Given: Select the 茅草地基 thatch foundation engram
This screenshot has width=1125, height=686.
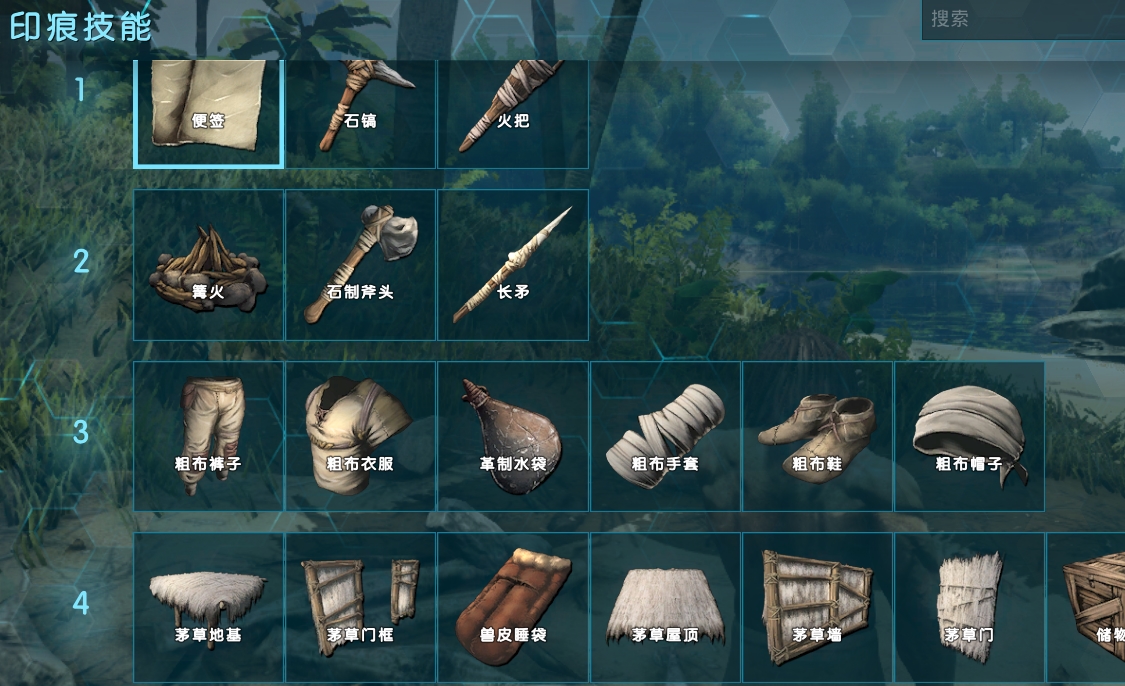Looking at the screenshot, I should (x=209, y=607).
